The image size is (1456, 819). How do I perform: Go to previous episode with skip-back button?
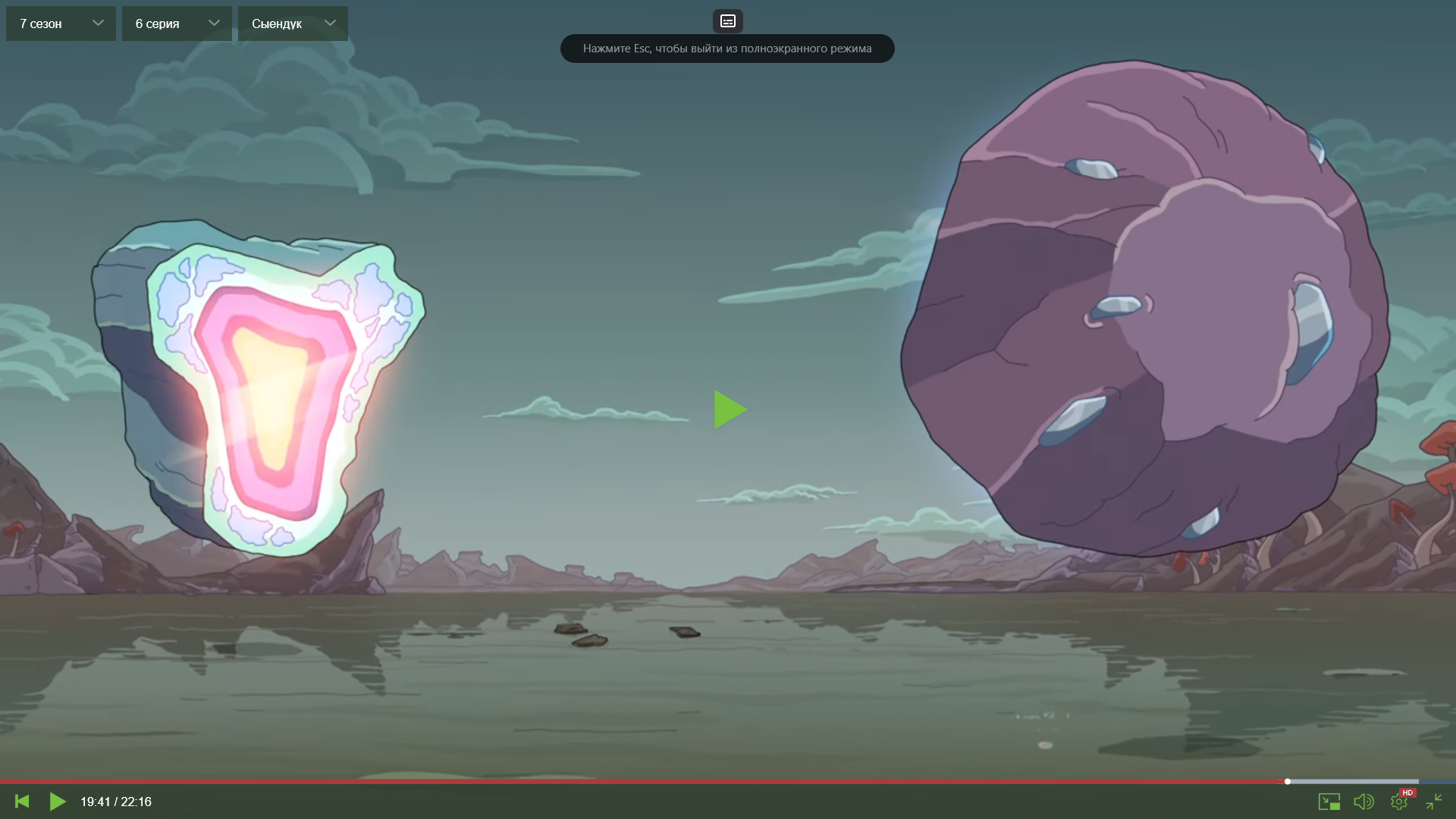pyautogui.click(x=22, y=802)
